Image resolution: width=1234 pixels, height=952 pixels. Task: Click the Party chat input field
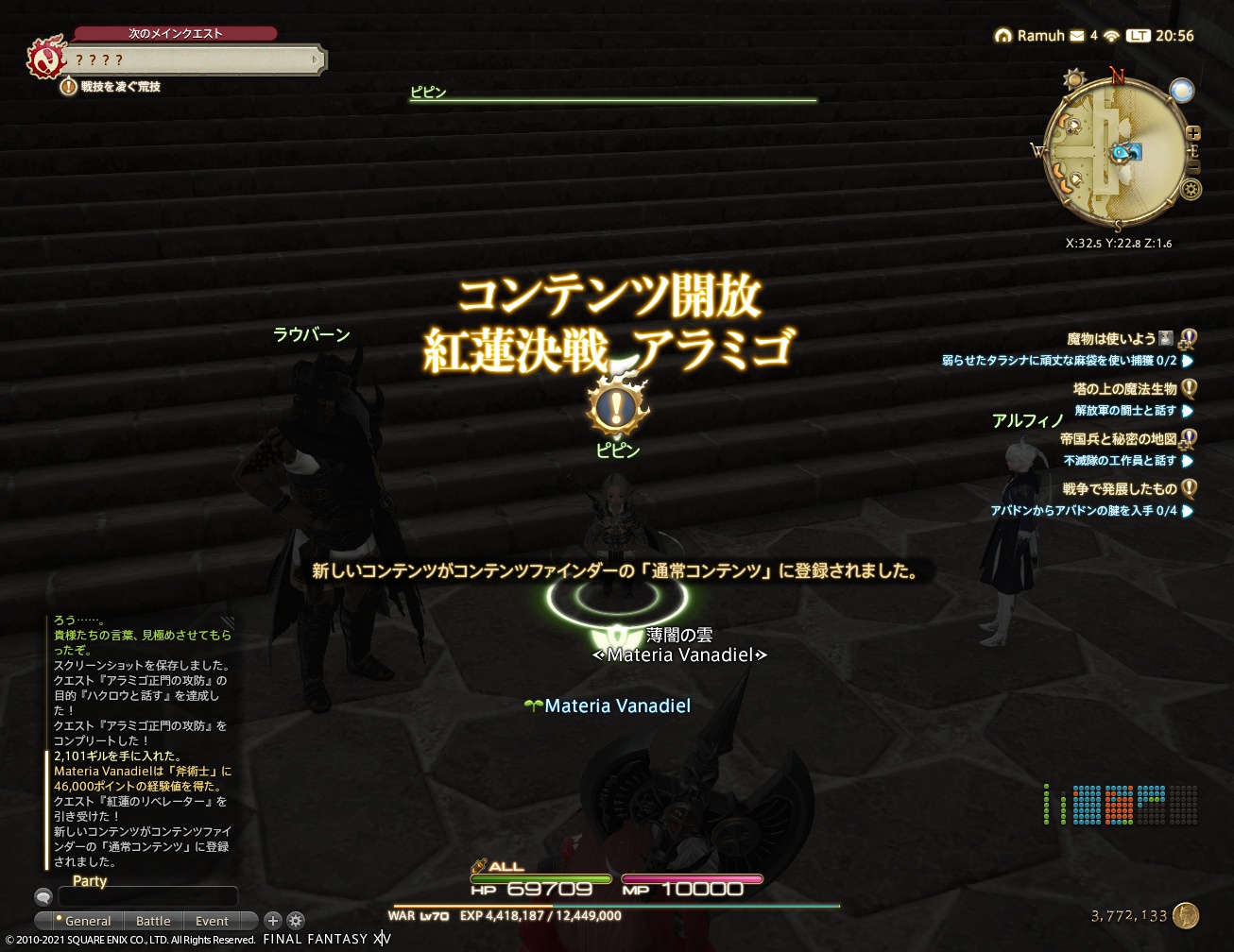146,895
